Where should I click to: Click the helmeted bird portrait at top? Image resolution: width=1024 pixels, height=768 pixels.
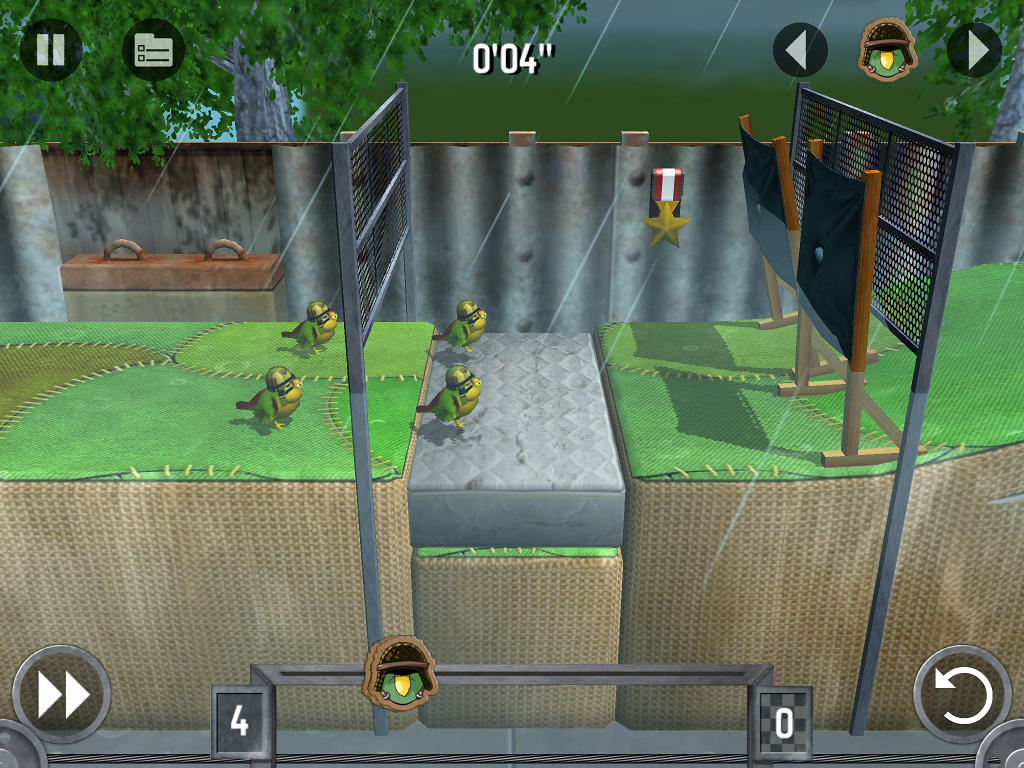pos(887,48)
